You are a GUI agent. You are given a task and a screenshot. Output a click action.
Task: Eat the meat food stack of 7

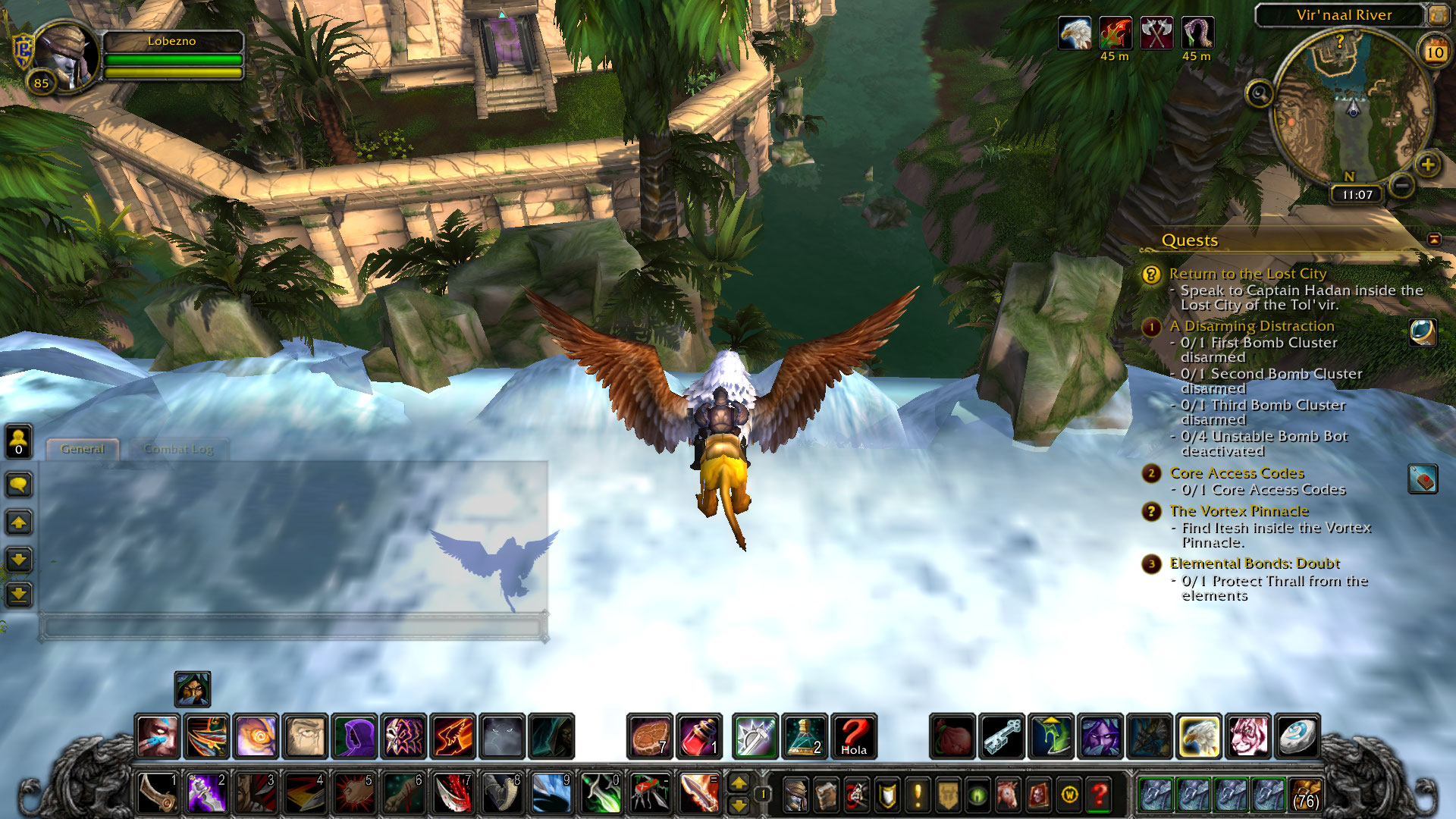click(650, 736)
